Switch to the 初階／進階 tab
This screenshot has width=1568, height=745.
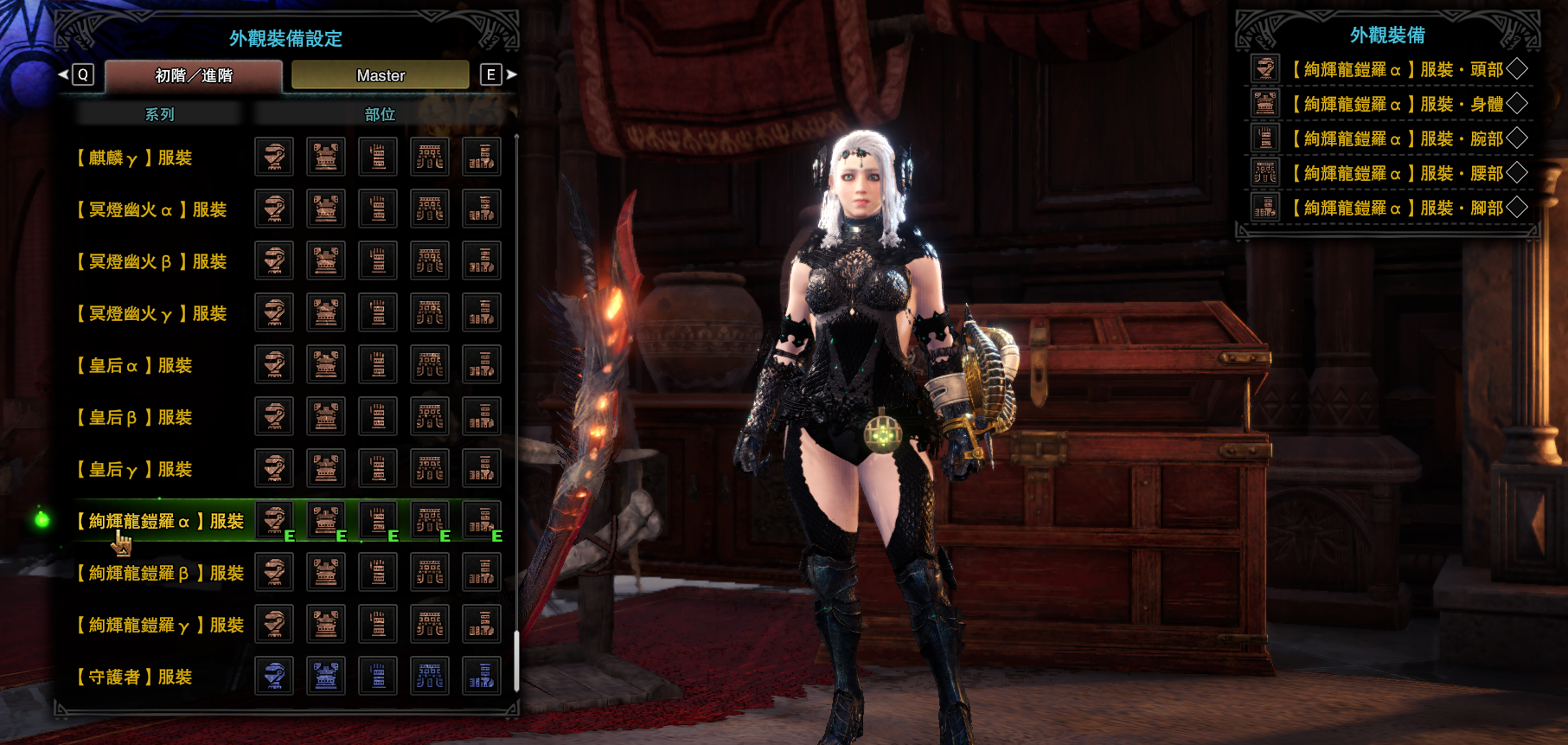tap(194, 76)
